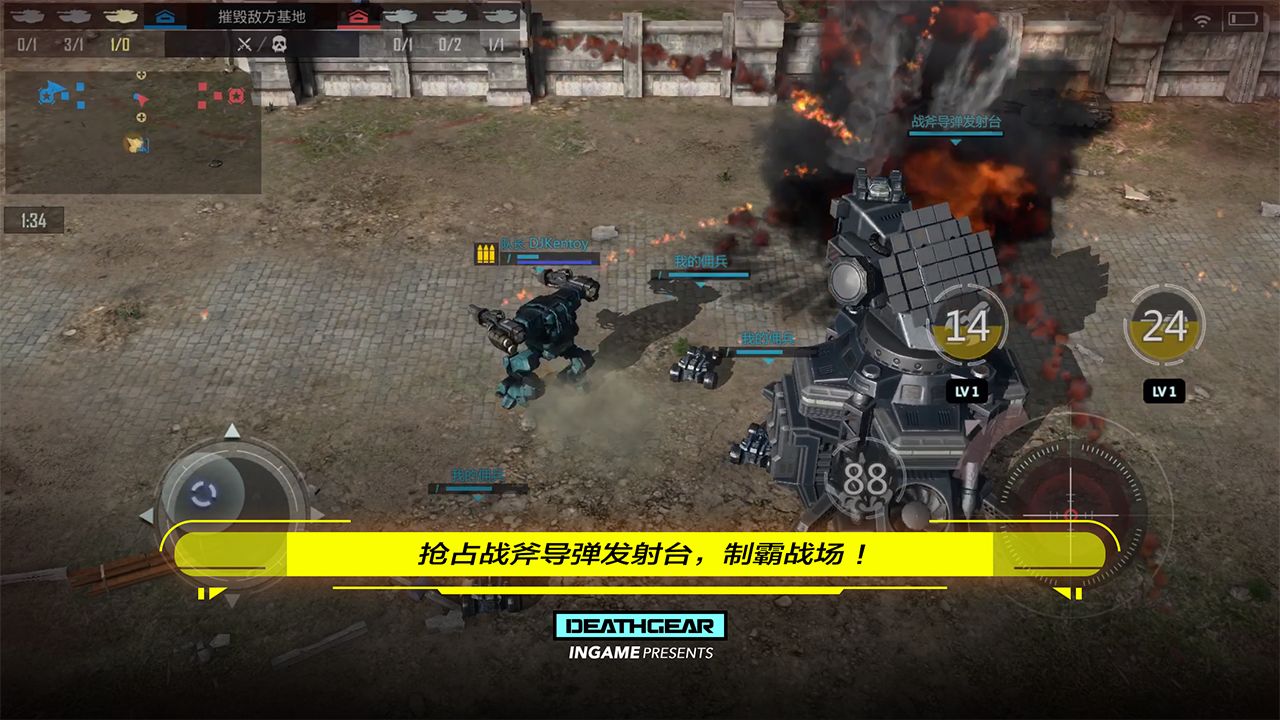Click the skull death stat icon in top bar
This screenshot has height=720, width=1280.
point(280,44)
